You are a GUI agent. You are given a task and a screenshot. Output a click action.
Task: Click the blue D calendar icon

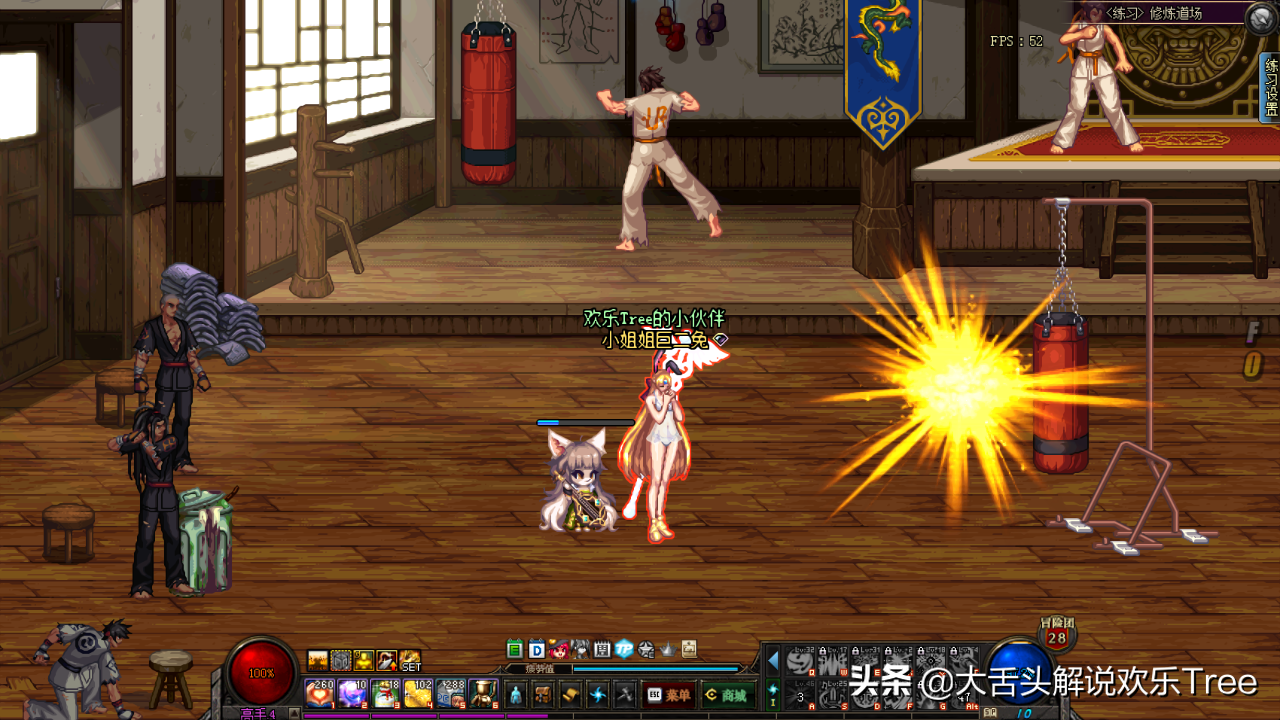point(537,649)
